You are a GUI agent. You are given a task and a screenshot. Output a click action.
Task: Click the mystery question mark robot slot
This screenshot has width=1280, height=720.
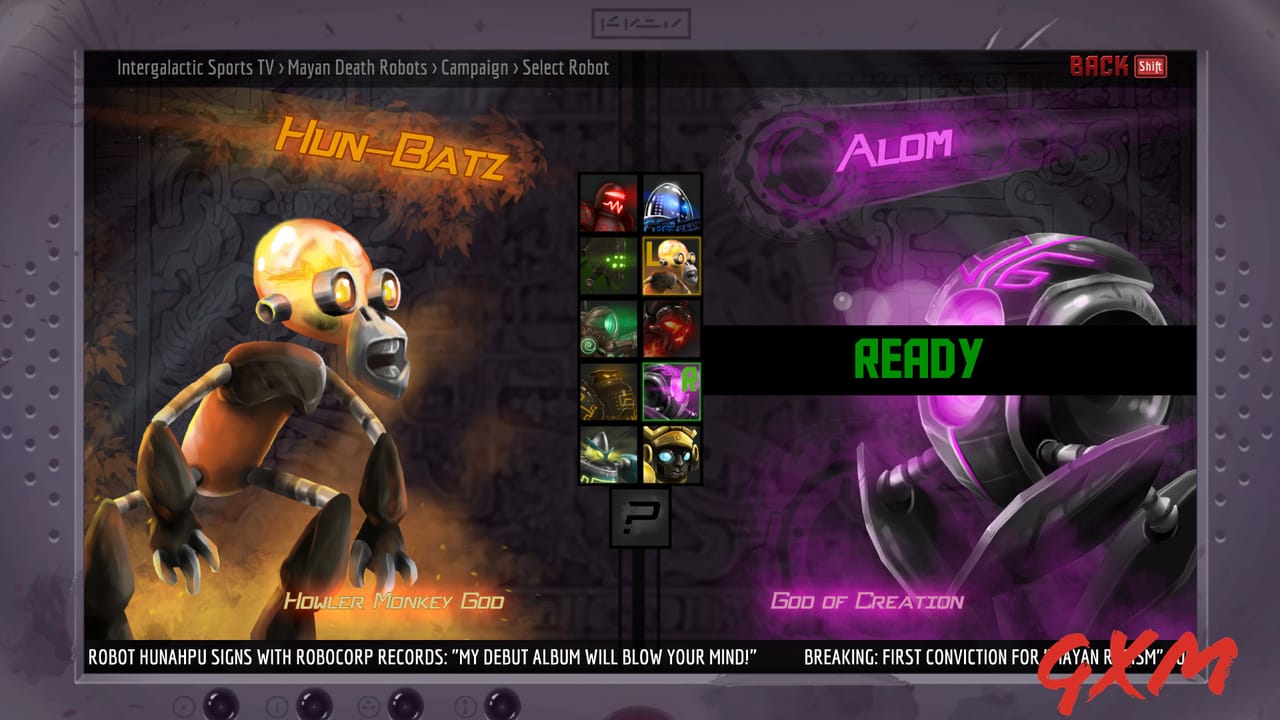click(x=641, y=518)
